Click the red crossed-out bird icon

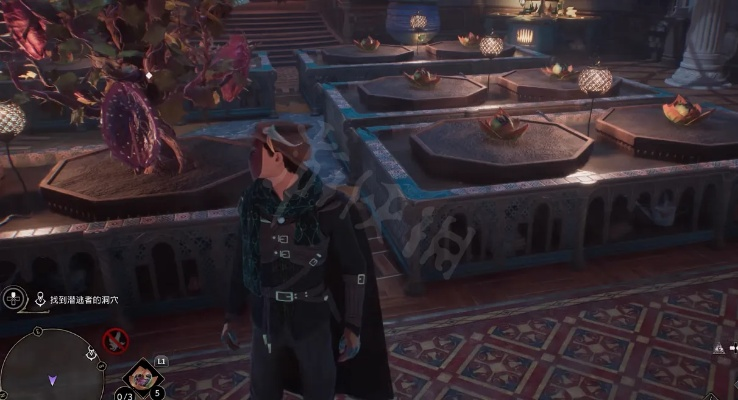(x=117, y=341)
